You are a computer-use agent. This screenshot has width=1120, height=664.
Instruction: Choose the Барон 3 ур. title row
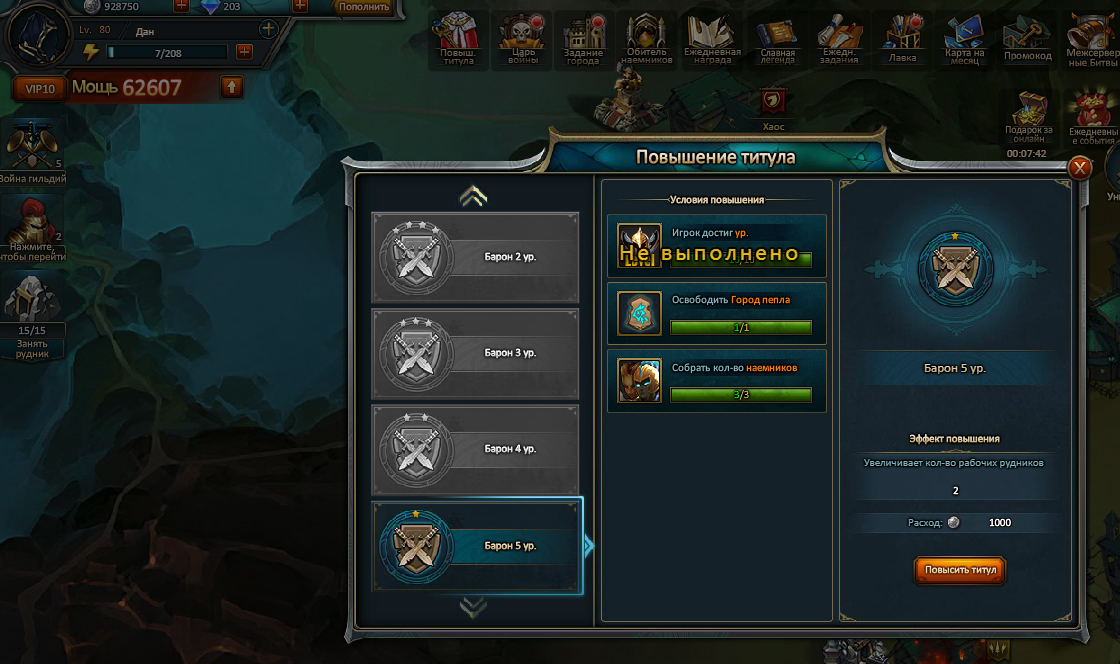coord(475,353)
